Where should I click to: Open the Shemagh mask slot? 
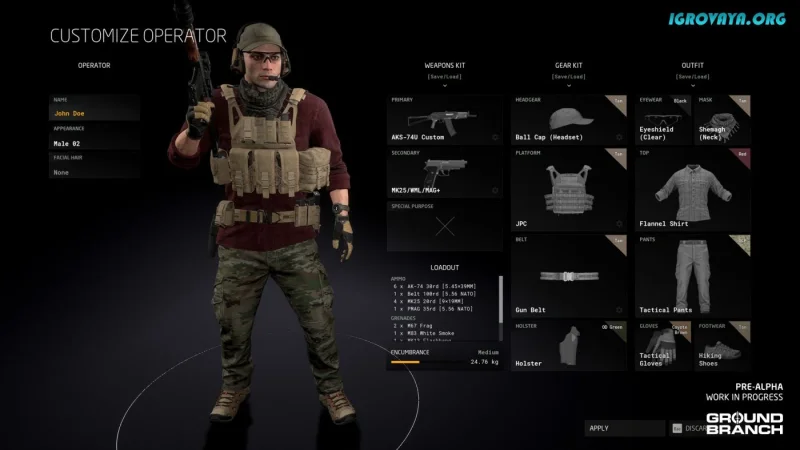click(x=723, y=120)
